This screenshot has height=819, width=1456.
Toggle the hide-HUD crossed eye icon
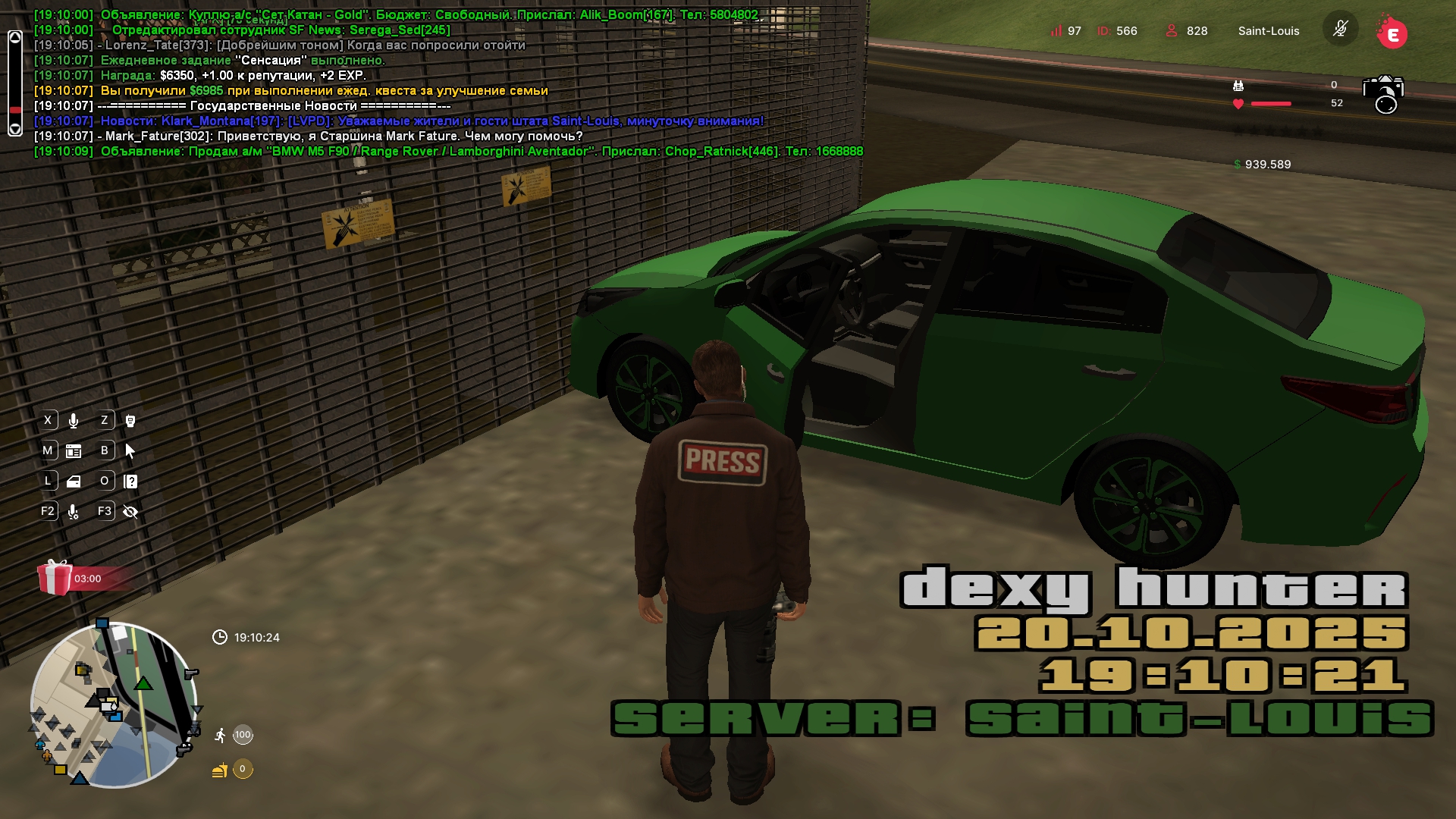tap(130, 512)
